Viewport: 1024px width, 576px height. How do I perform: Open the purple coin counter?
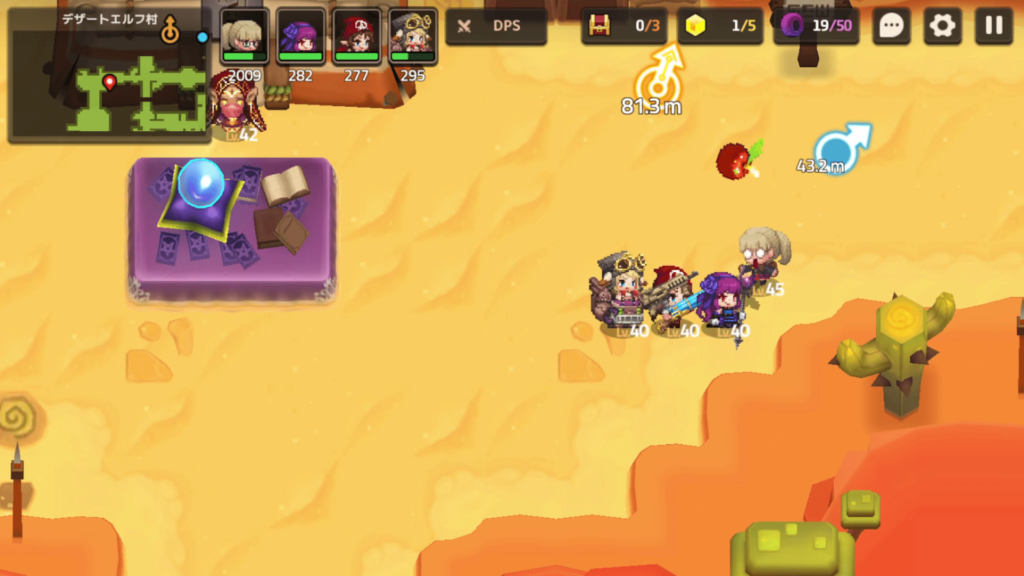coord(816,26)
